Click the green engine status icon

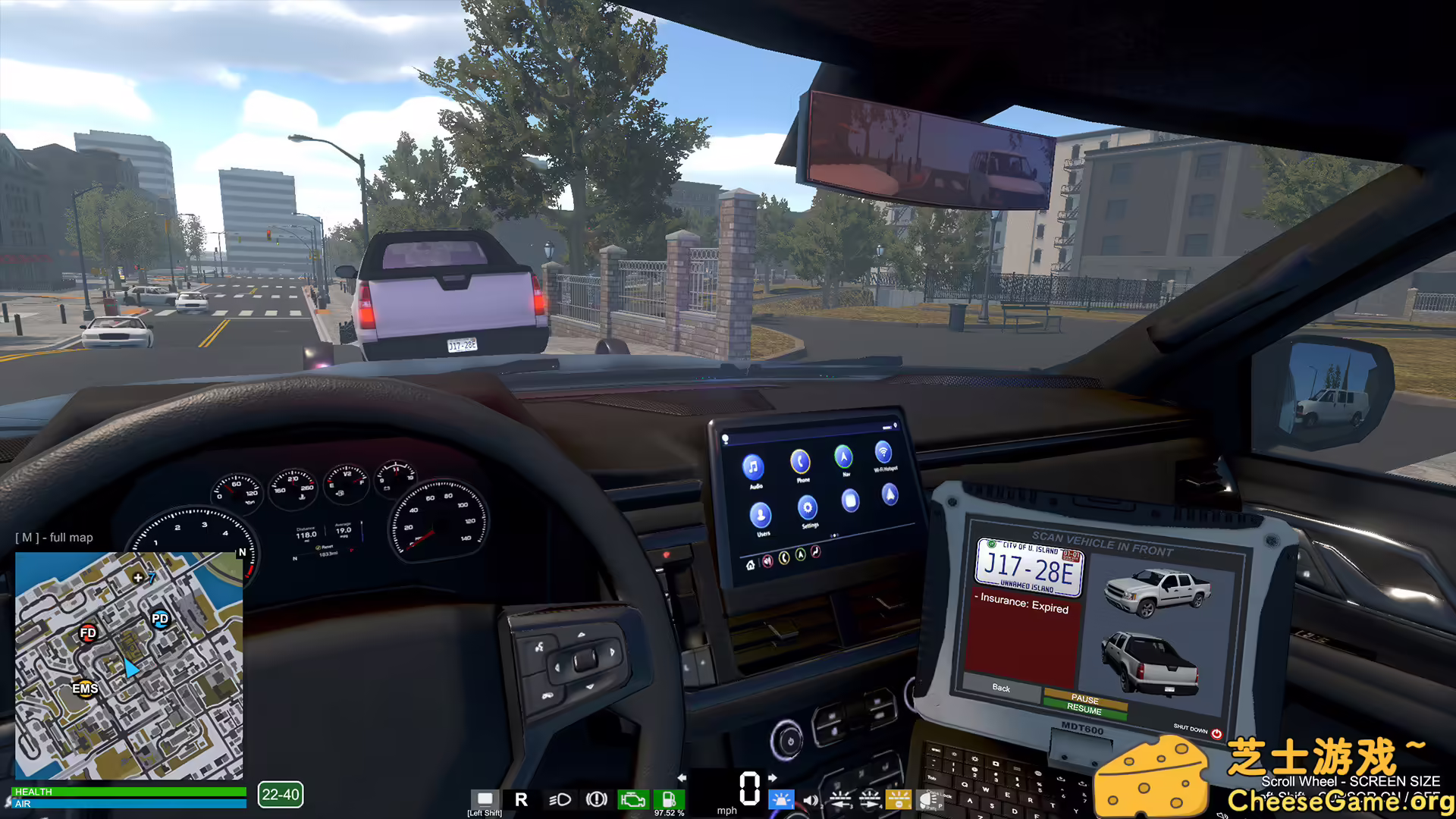click(x=633, y=799)
